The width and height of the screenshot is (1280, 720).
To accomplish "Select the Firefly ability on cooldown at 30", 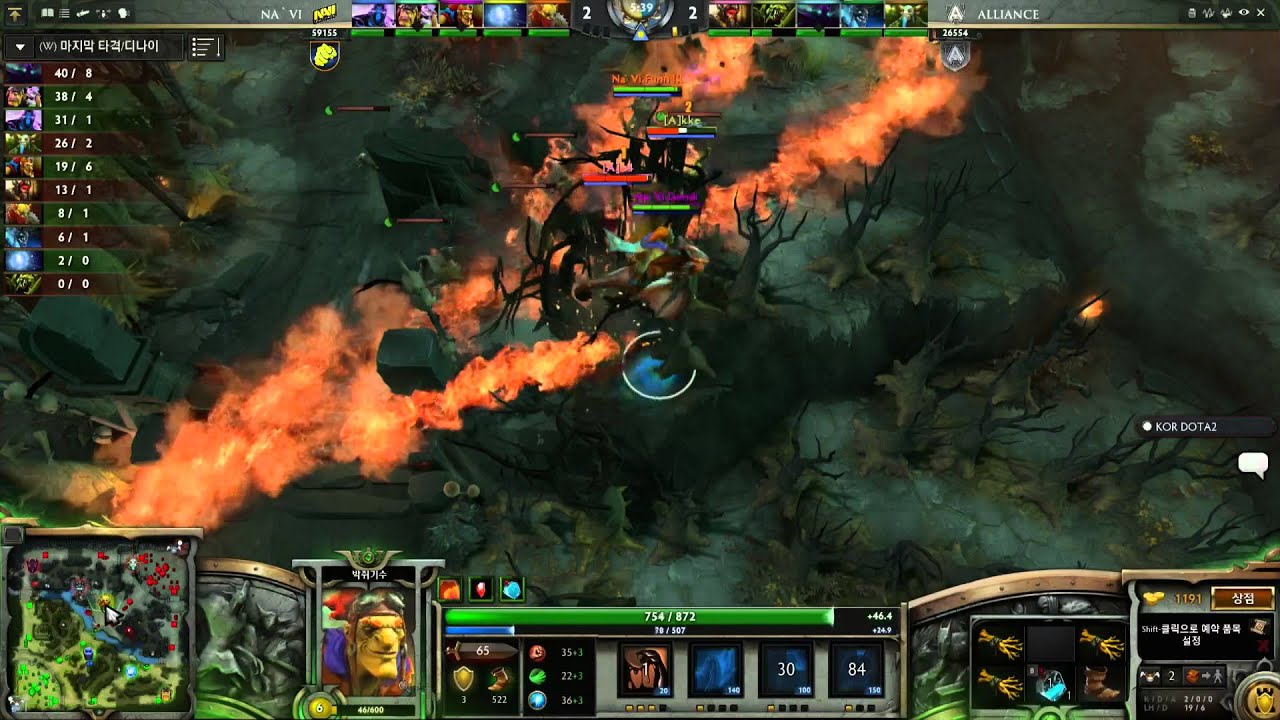I will pyautogui.click(x=786, y=669).
